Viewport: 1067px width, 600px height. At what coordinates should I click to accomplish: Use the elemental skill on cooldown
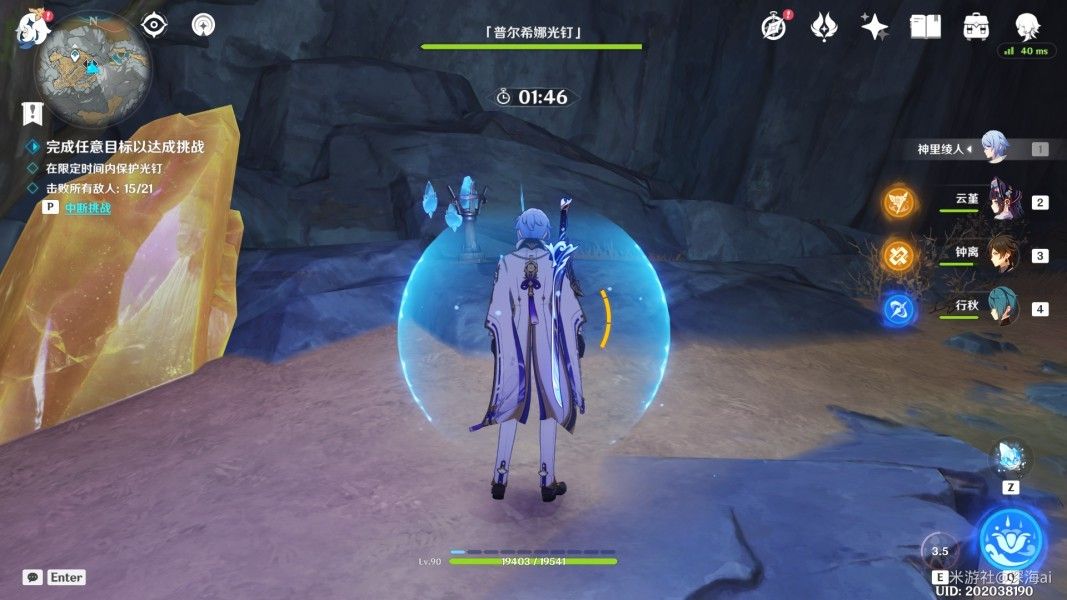940,551
